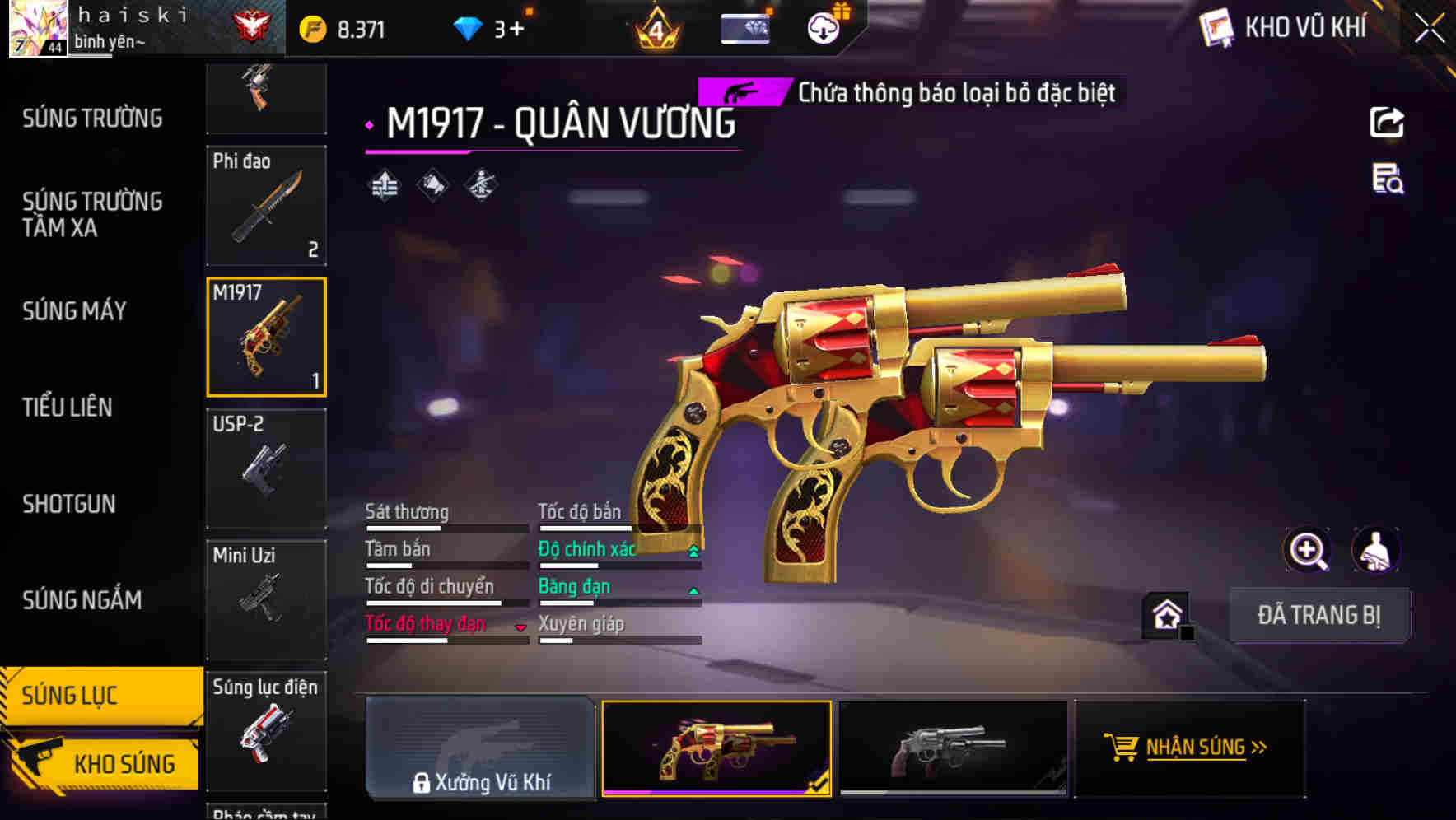Screen dimensions: 1456x820
Task: Click the share weapon icon
Action: click(x=1387, y=122)
